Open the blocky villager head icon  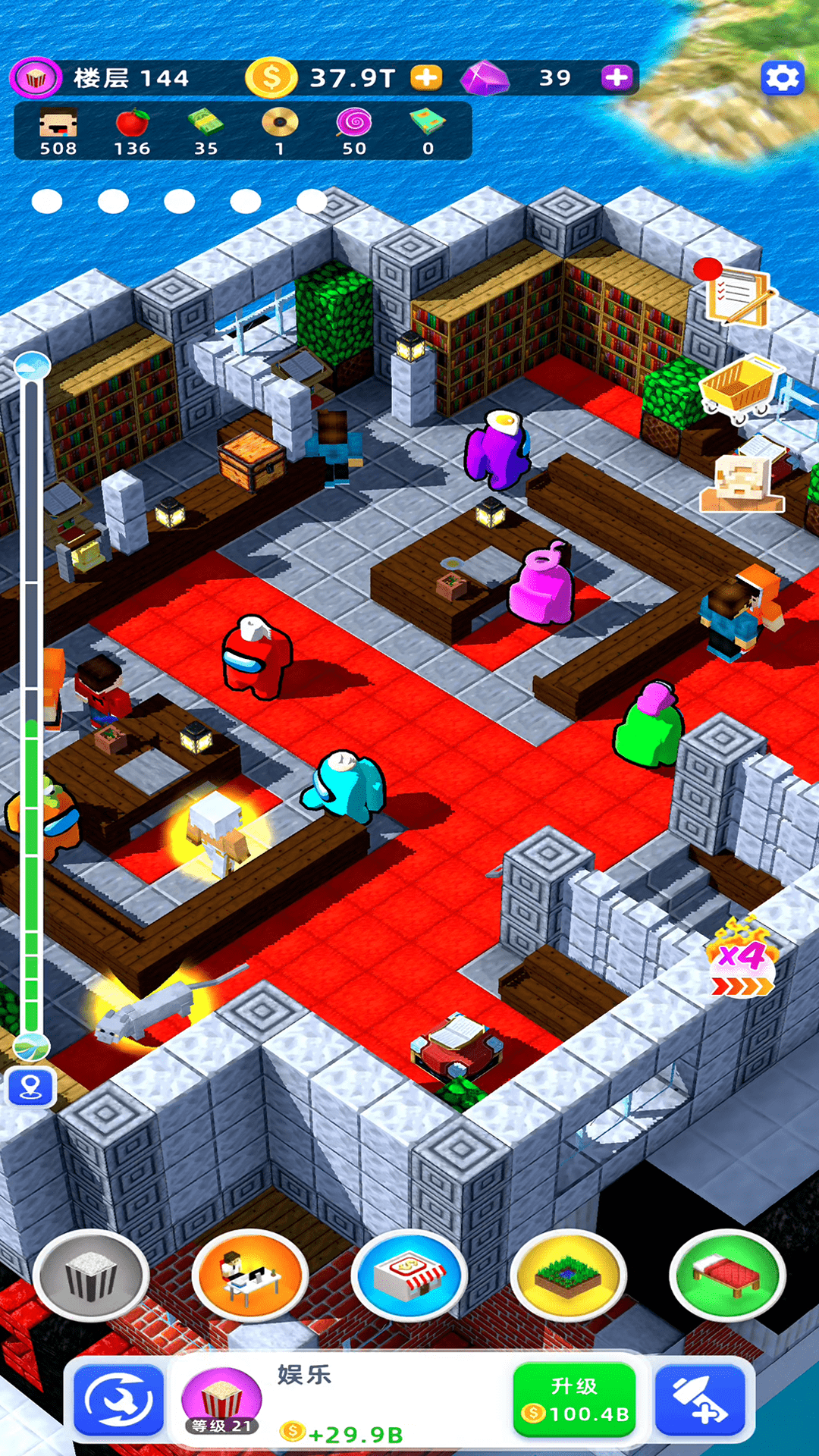coord(740,483)
